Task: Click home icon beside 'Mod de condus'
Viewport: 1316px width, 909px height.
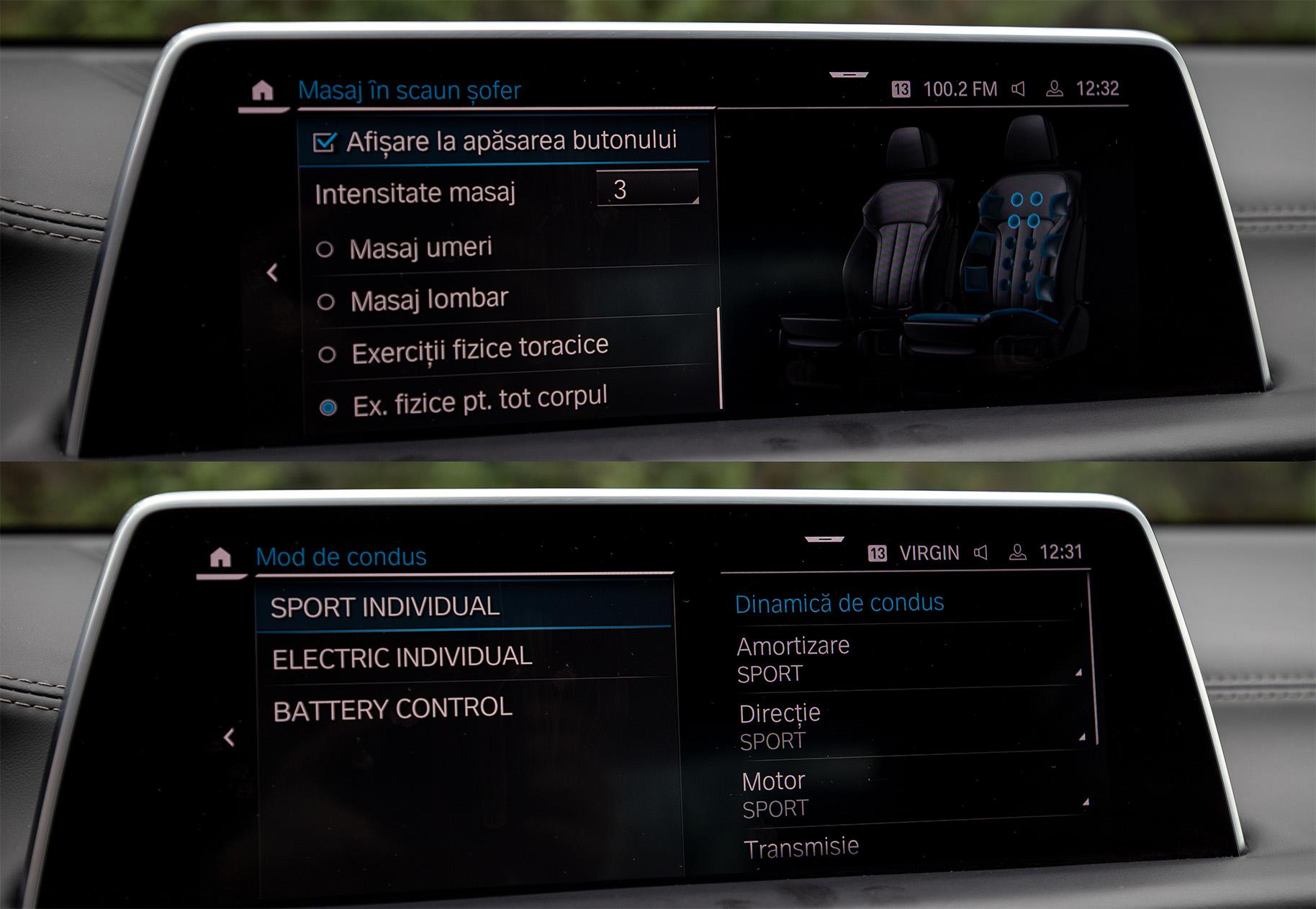Action: point(220,557)
